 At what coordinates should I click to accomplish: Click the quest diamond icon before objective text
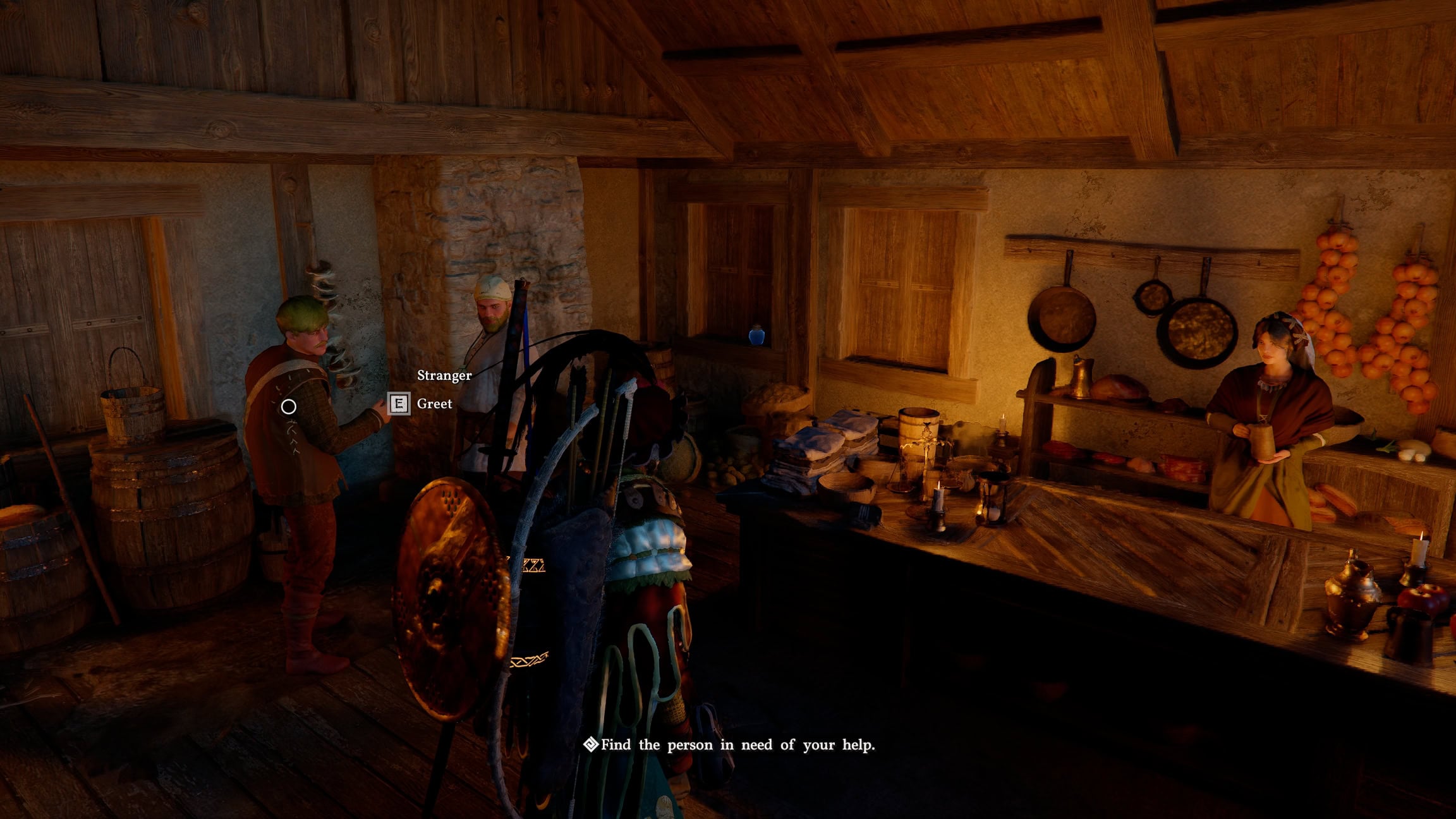pos(591,745)
